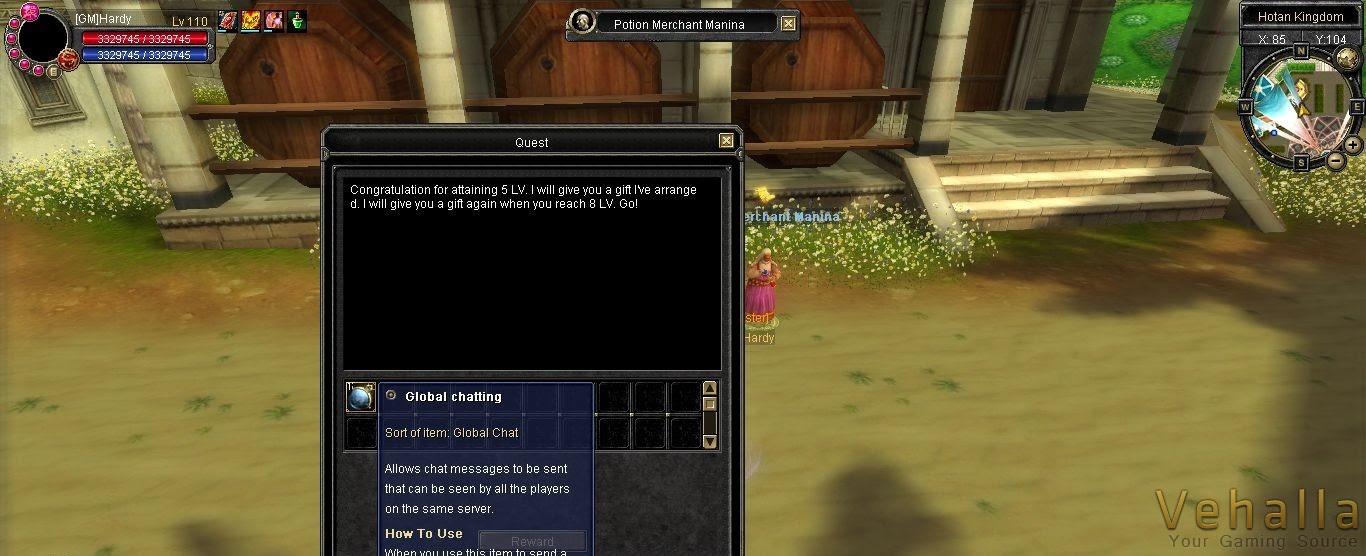1366x556 pixels.
Task: Select the green potion buff icon
Action: point(297,21)
